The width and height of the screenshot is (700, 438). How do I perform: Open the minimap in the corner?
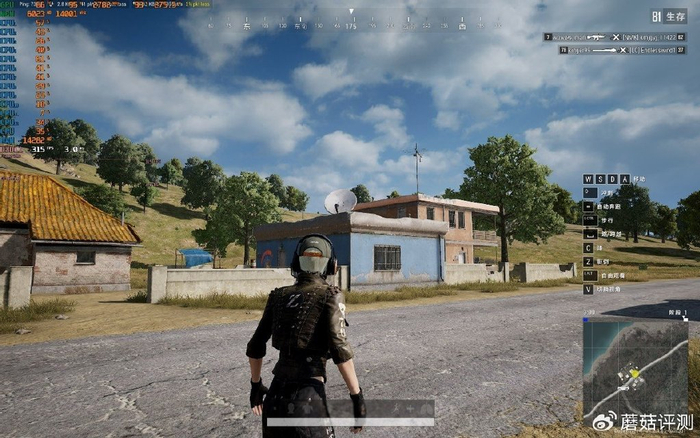pos(635,367)
